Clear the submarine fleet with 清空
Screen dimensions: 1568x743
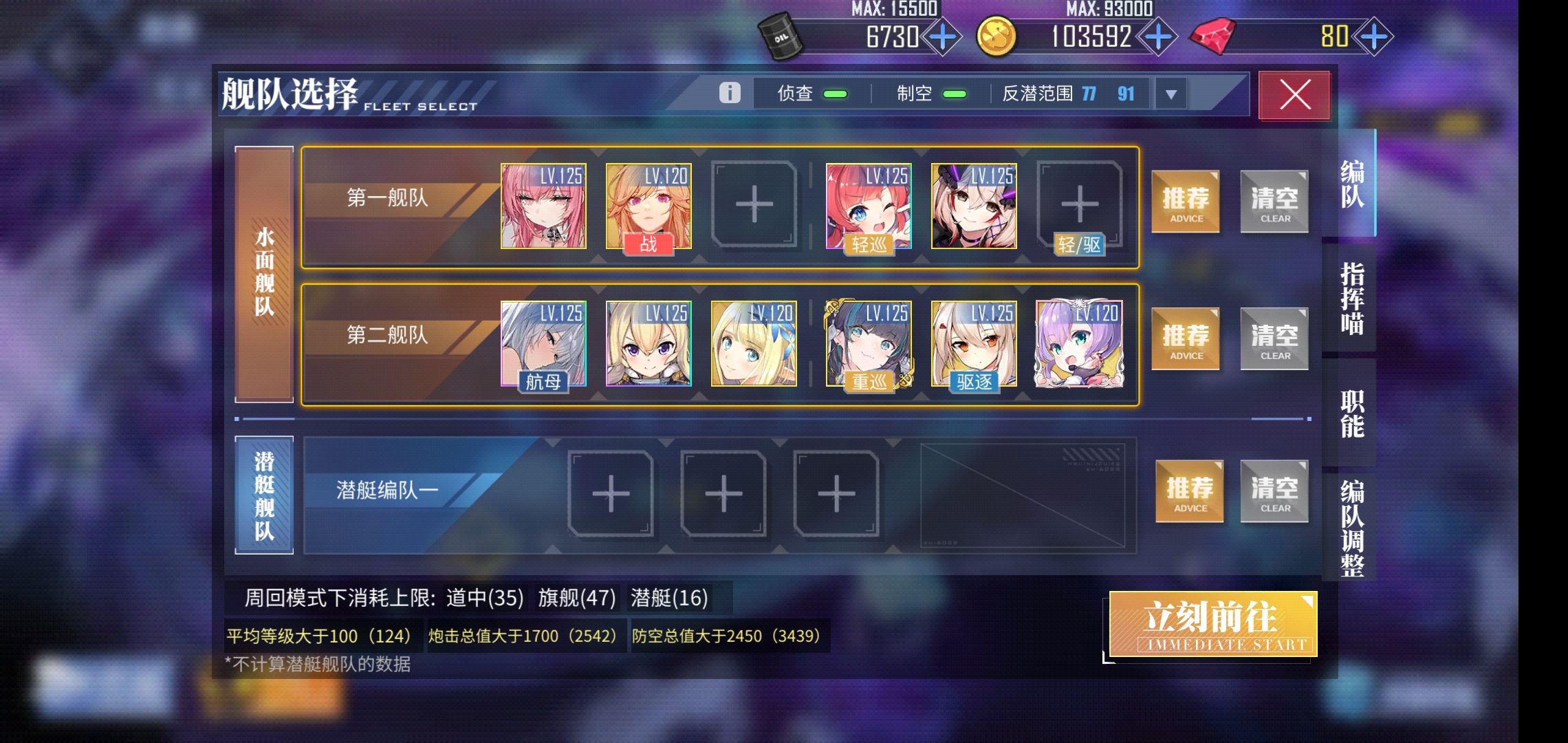tap(1274, 491)
